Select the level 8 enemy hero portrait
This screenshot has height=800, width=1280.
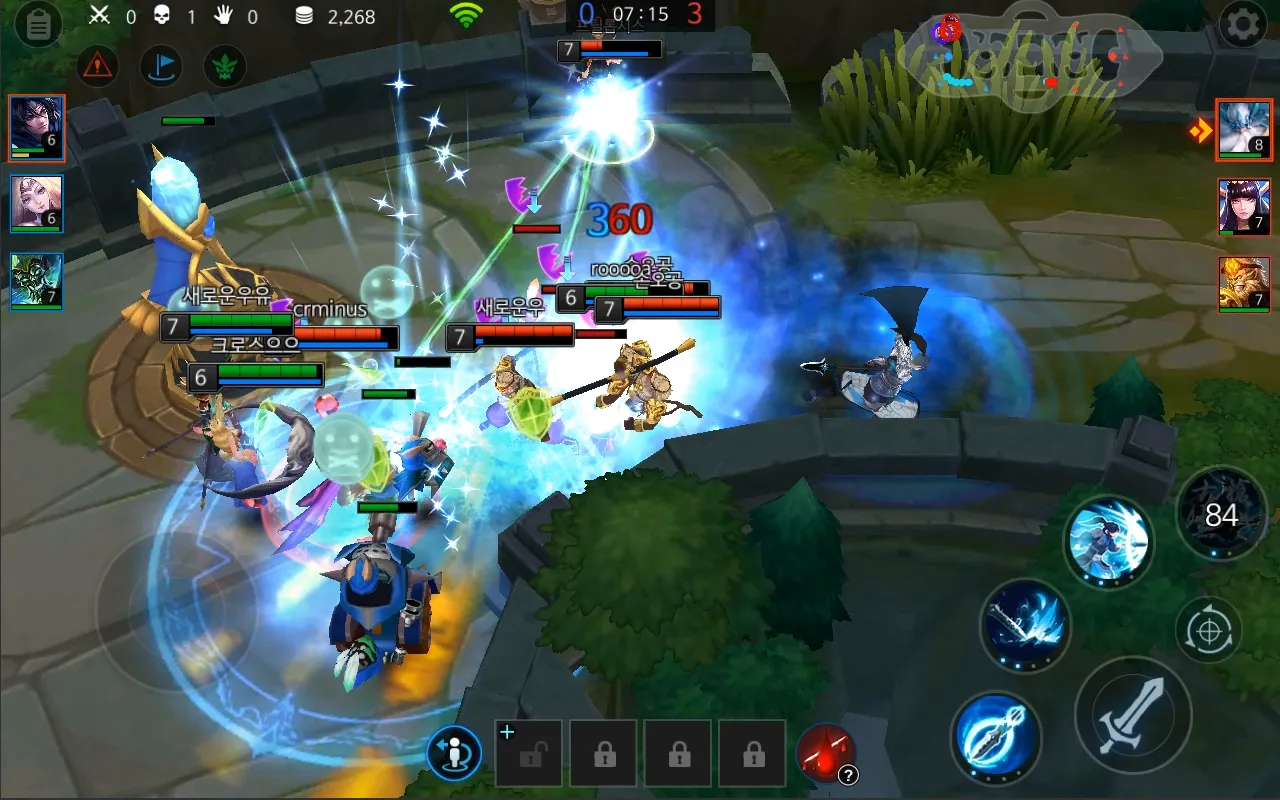1244,130
